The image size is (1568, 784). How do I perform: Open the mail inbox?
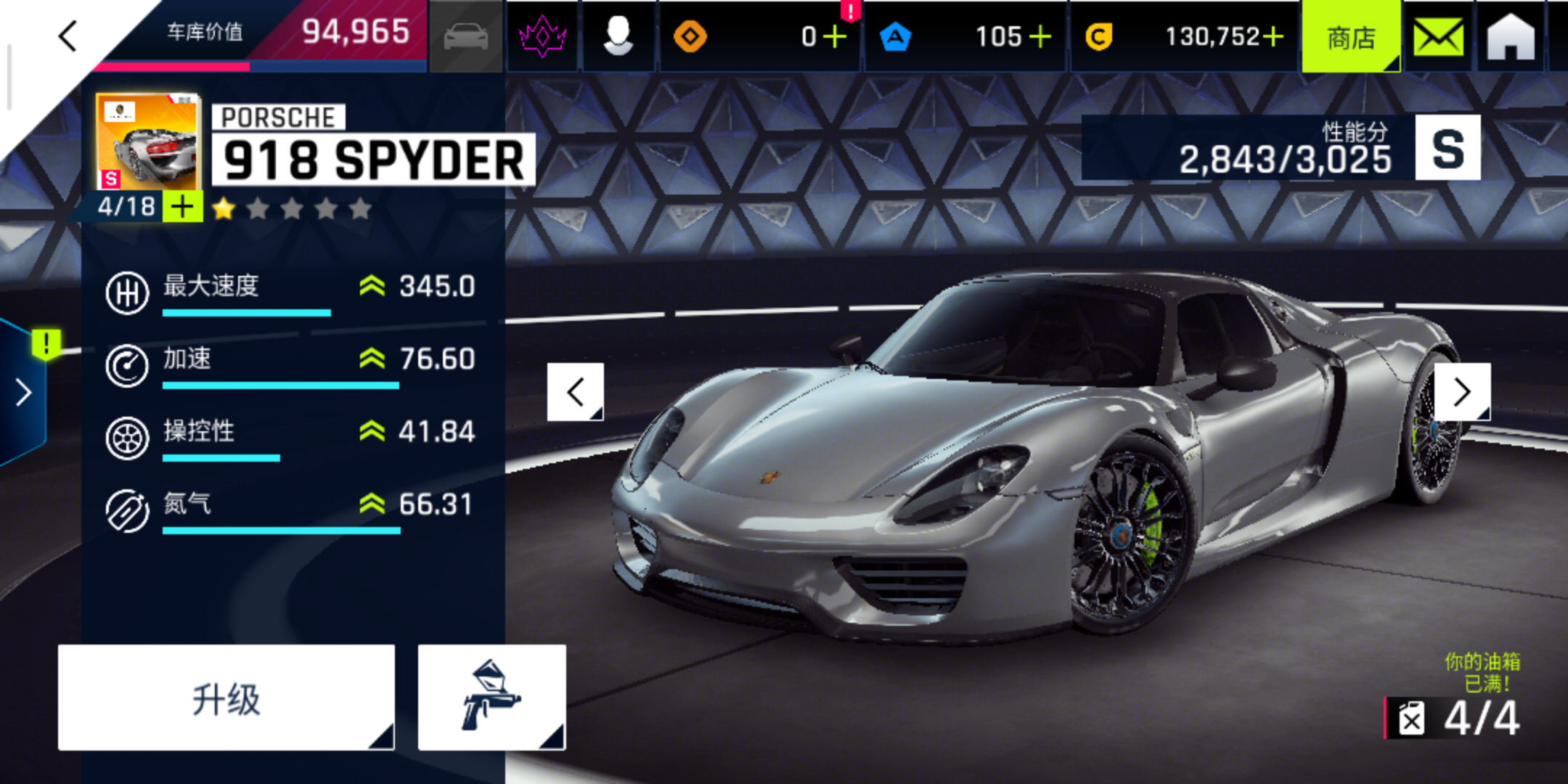tap(1438, 36)
